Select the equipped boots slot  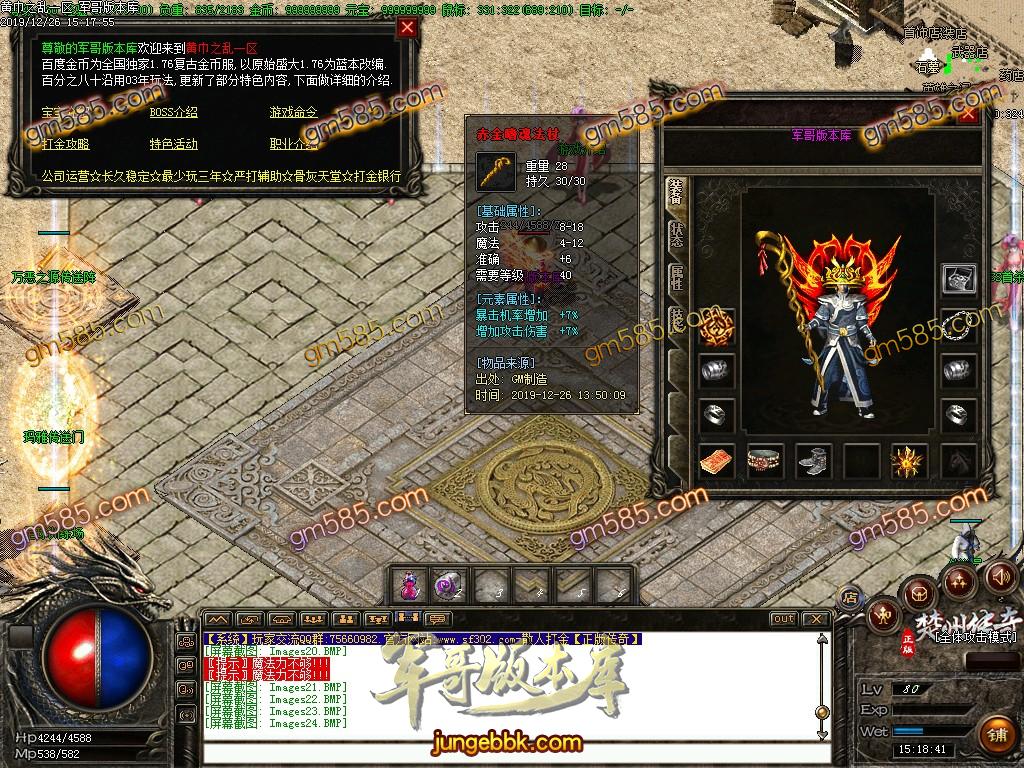coord(813,461)
